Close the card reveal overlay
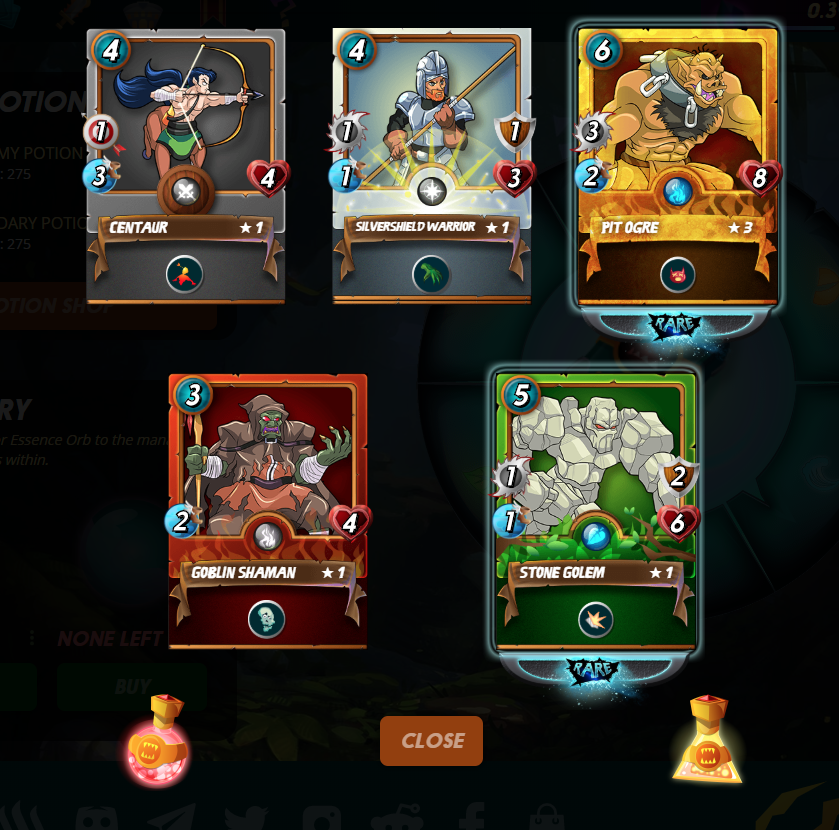 (431, 741)
